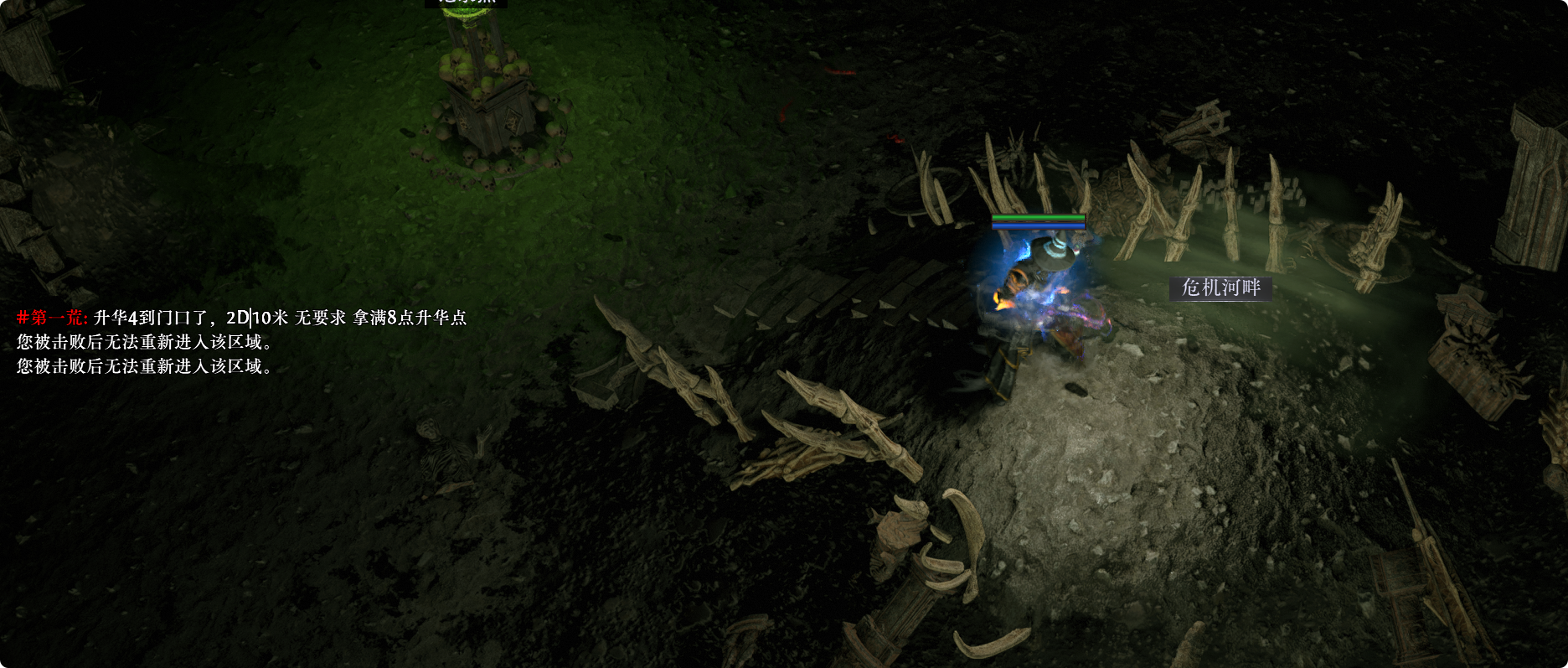The height and width of the screenshot is (668, 1568).
Task: Select player name 第一荒 in chat
Action: pyautogui.click(x=57, y=318)
